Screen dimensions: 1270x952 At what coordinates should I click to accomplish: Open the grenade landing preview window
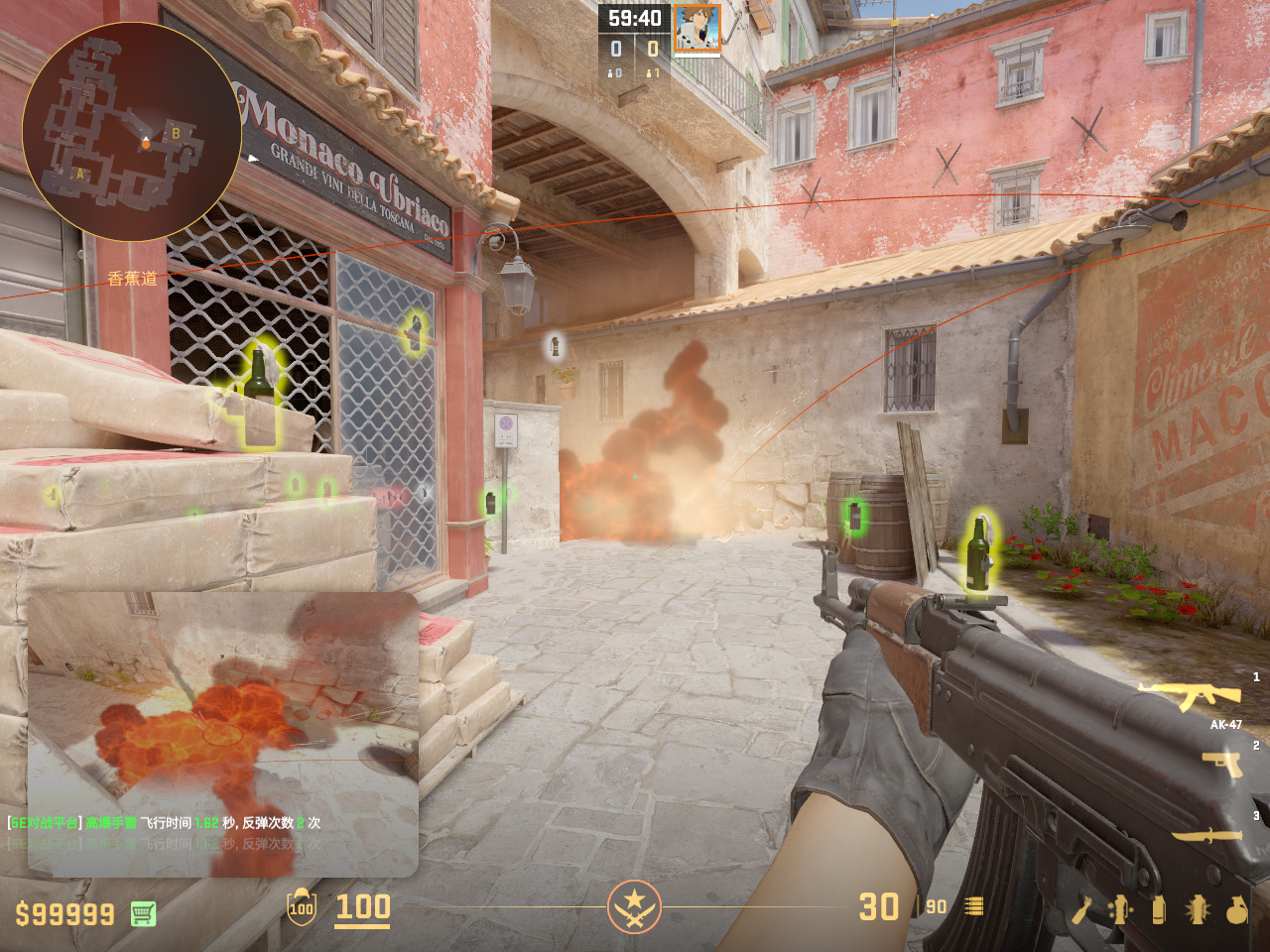coord(222,734)
